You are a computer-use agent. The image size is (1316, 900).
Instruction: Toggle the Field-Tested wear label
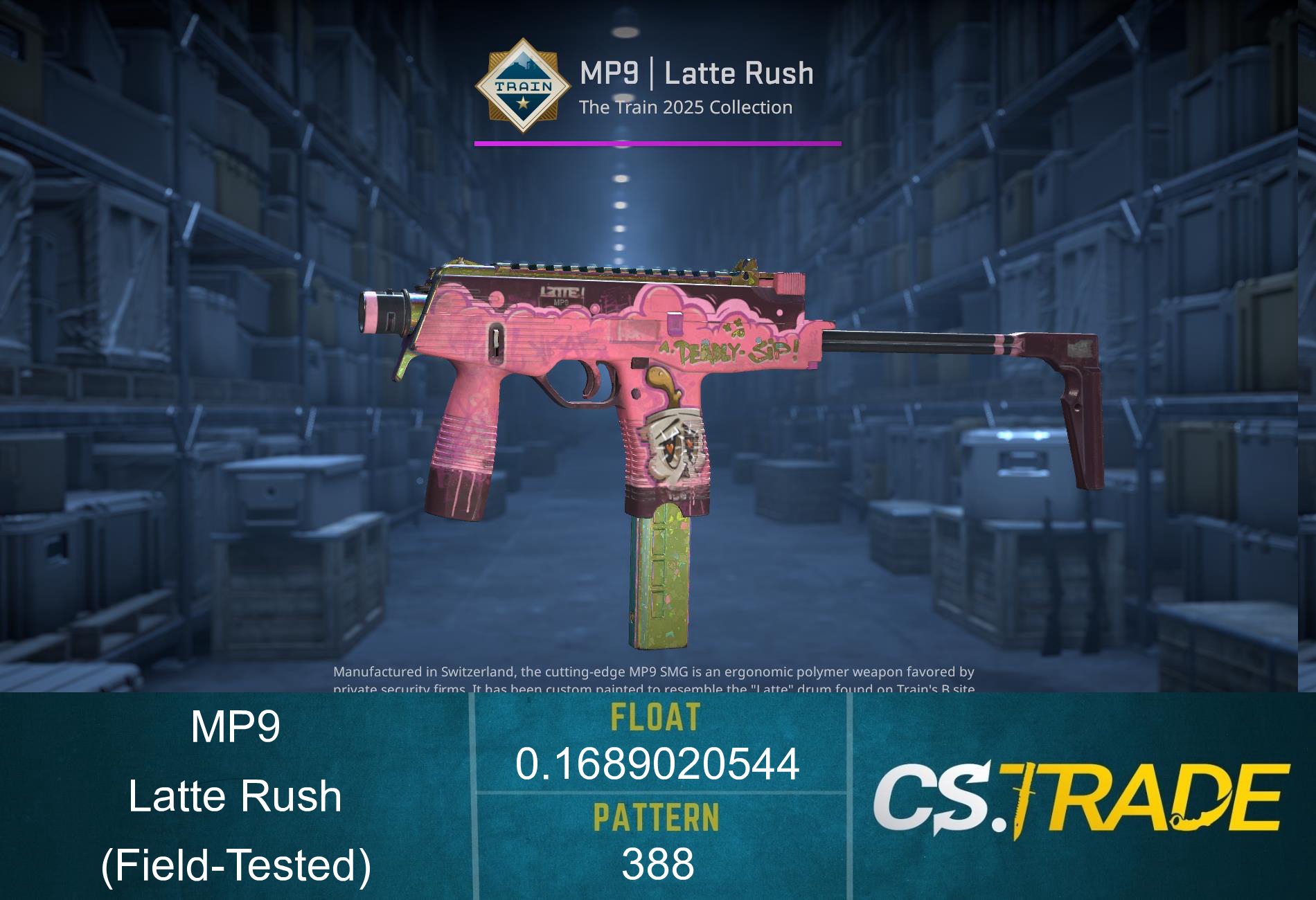[235, 863]
